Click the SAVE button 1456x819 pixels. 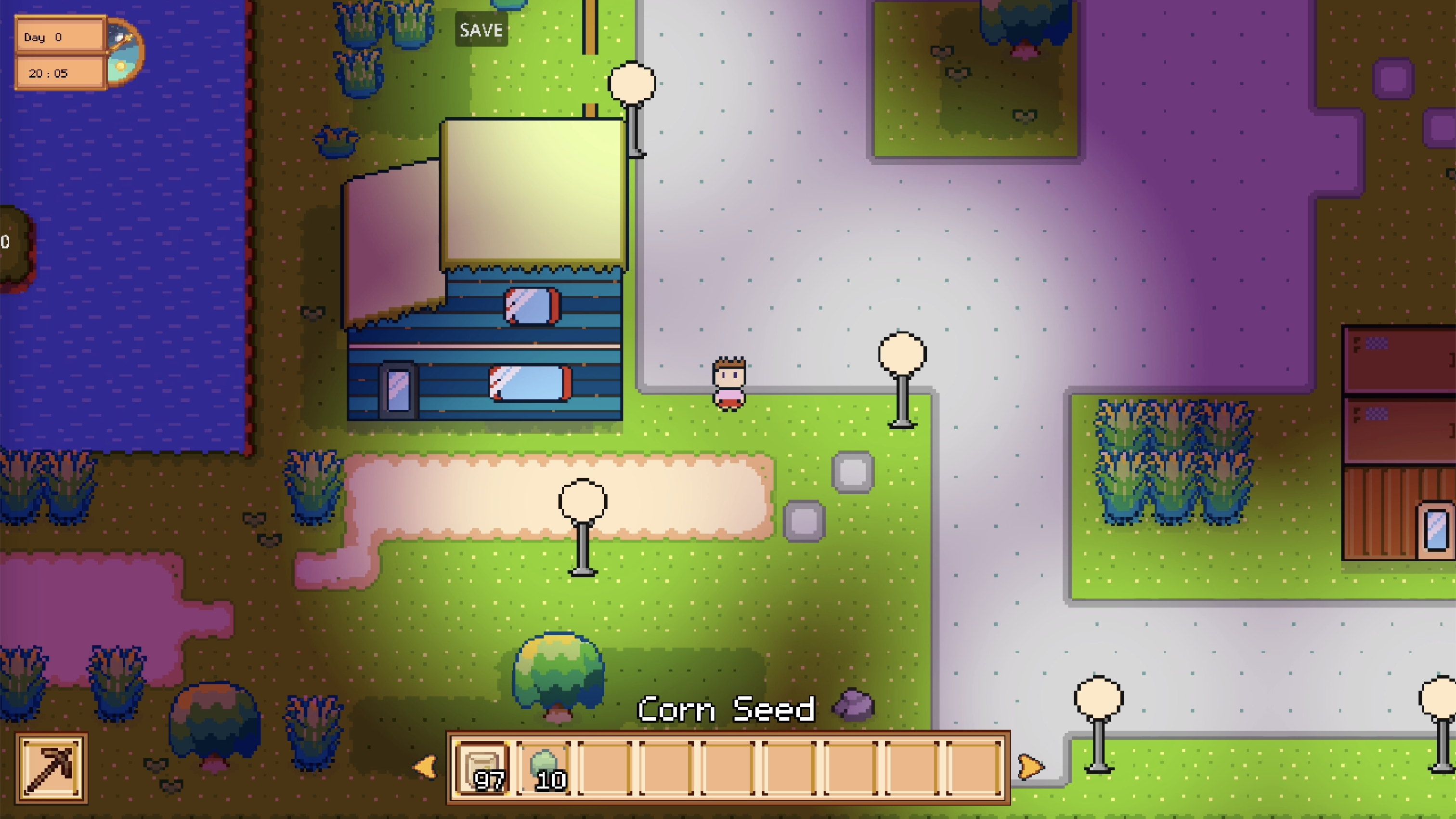[x=481, y=29]
